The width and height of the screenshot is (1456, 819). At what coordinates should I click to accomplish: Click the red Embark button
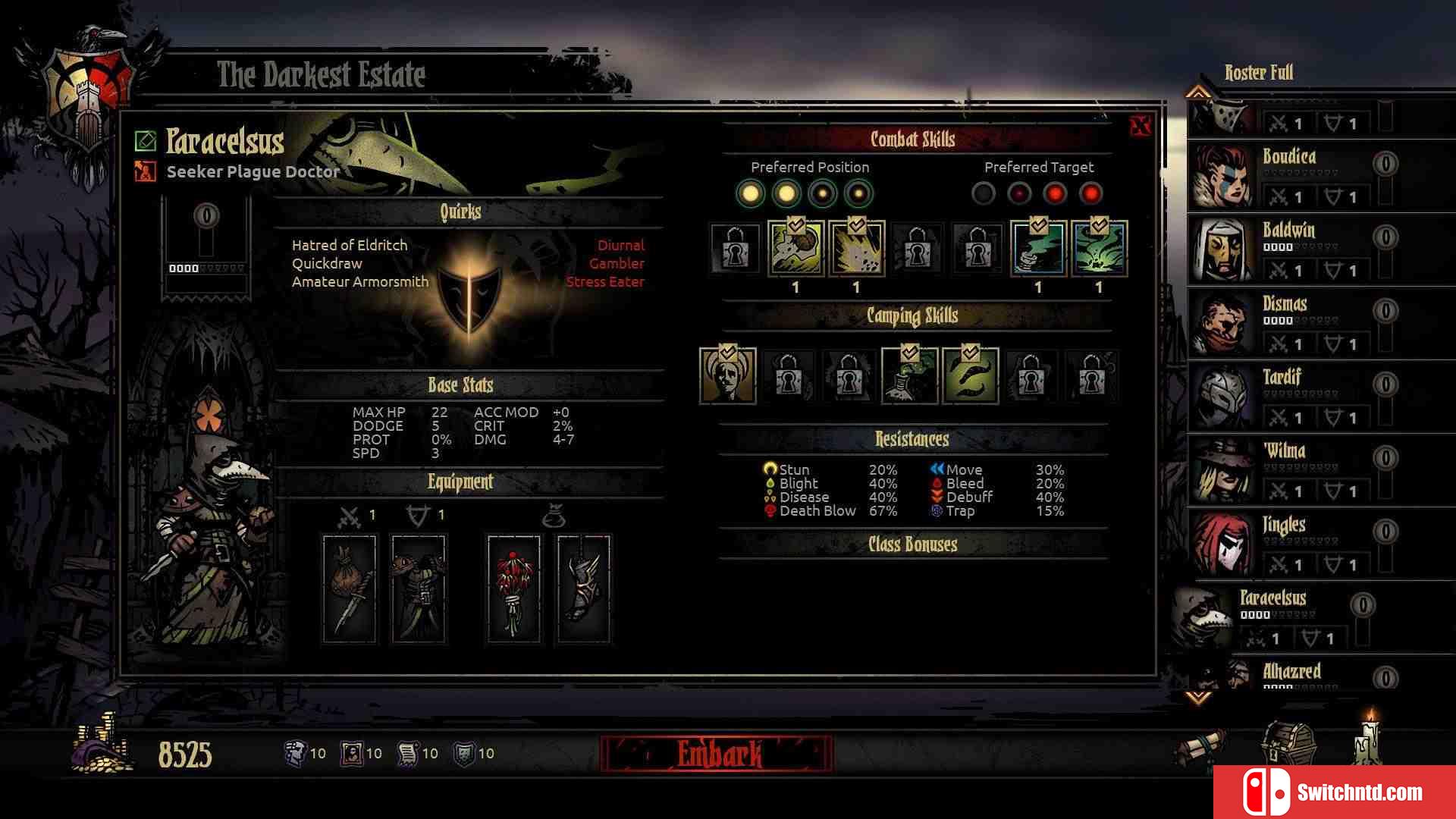(x=717, y=754)
